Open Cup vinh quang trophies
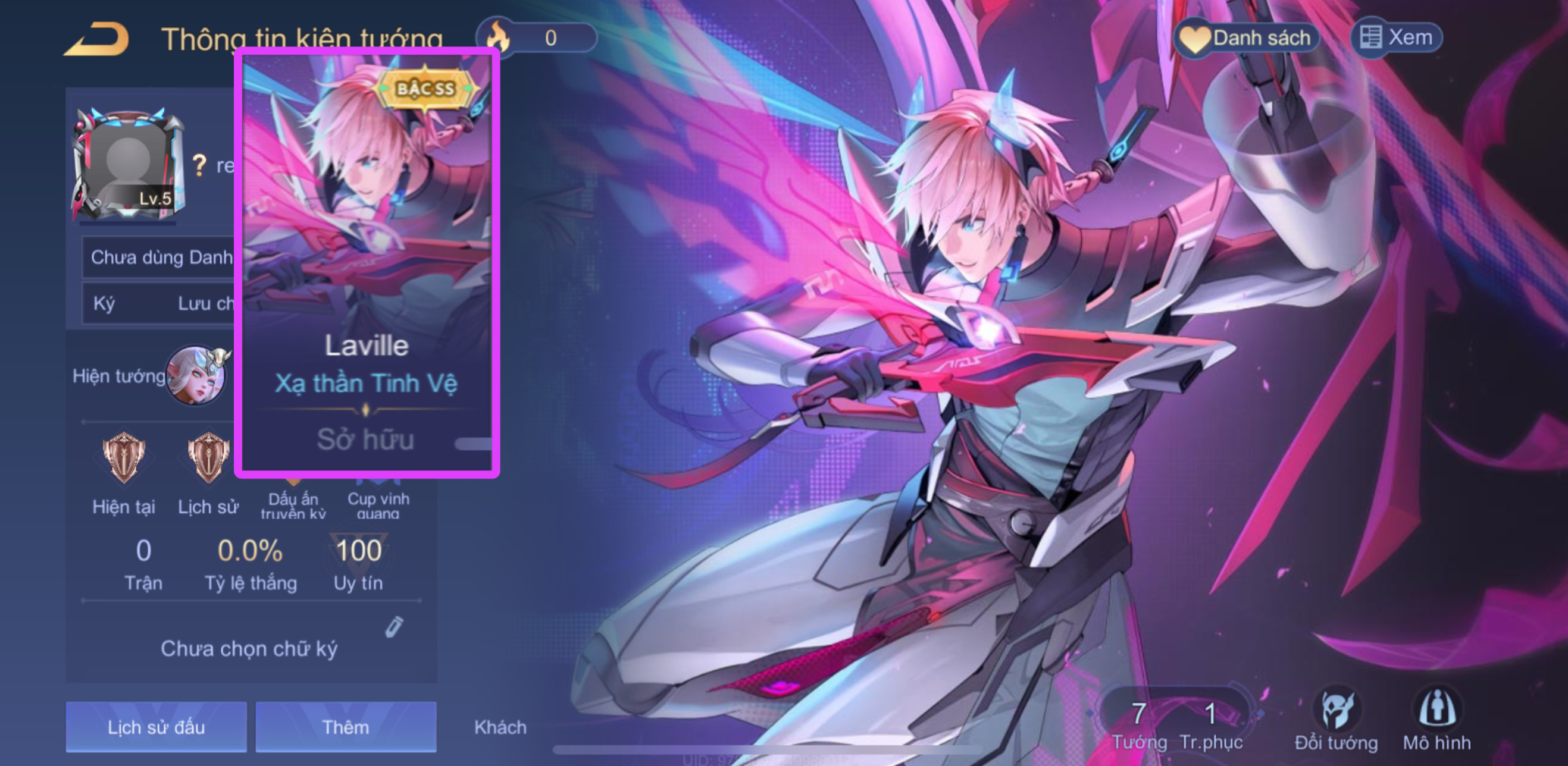The image size is (1568, 766). coord(378,503)
